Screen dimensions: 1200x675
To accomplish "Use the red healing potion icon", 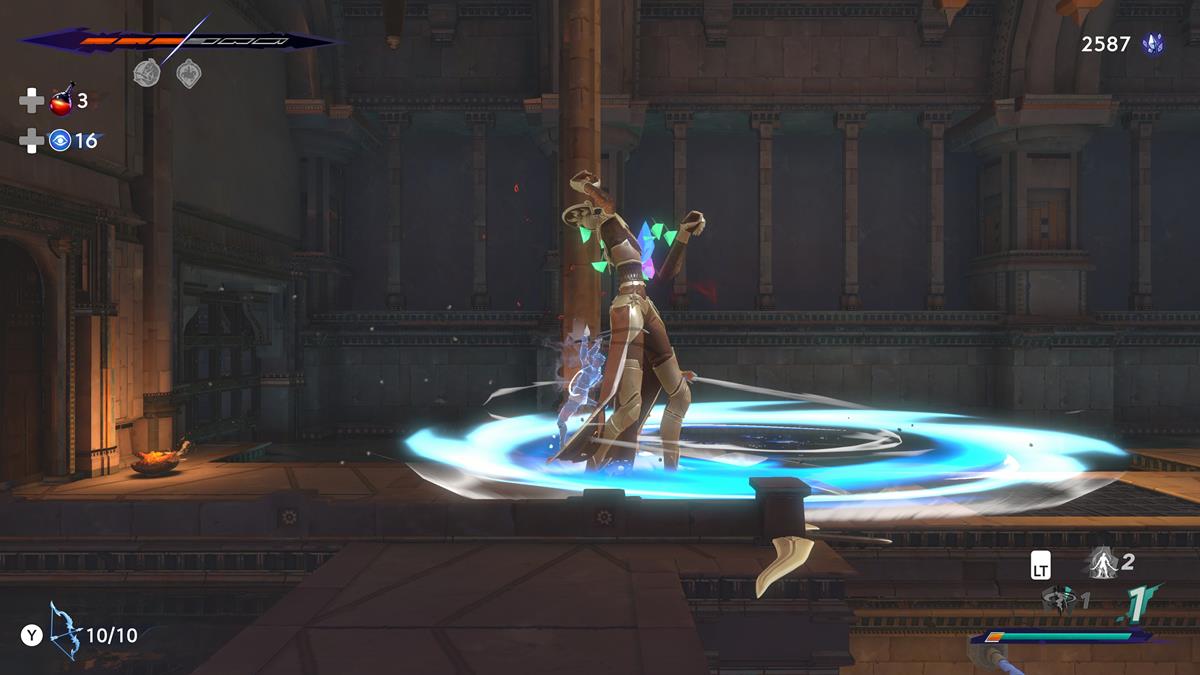I will [62, 100].
